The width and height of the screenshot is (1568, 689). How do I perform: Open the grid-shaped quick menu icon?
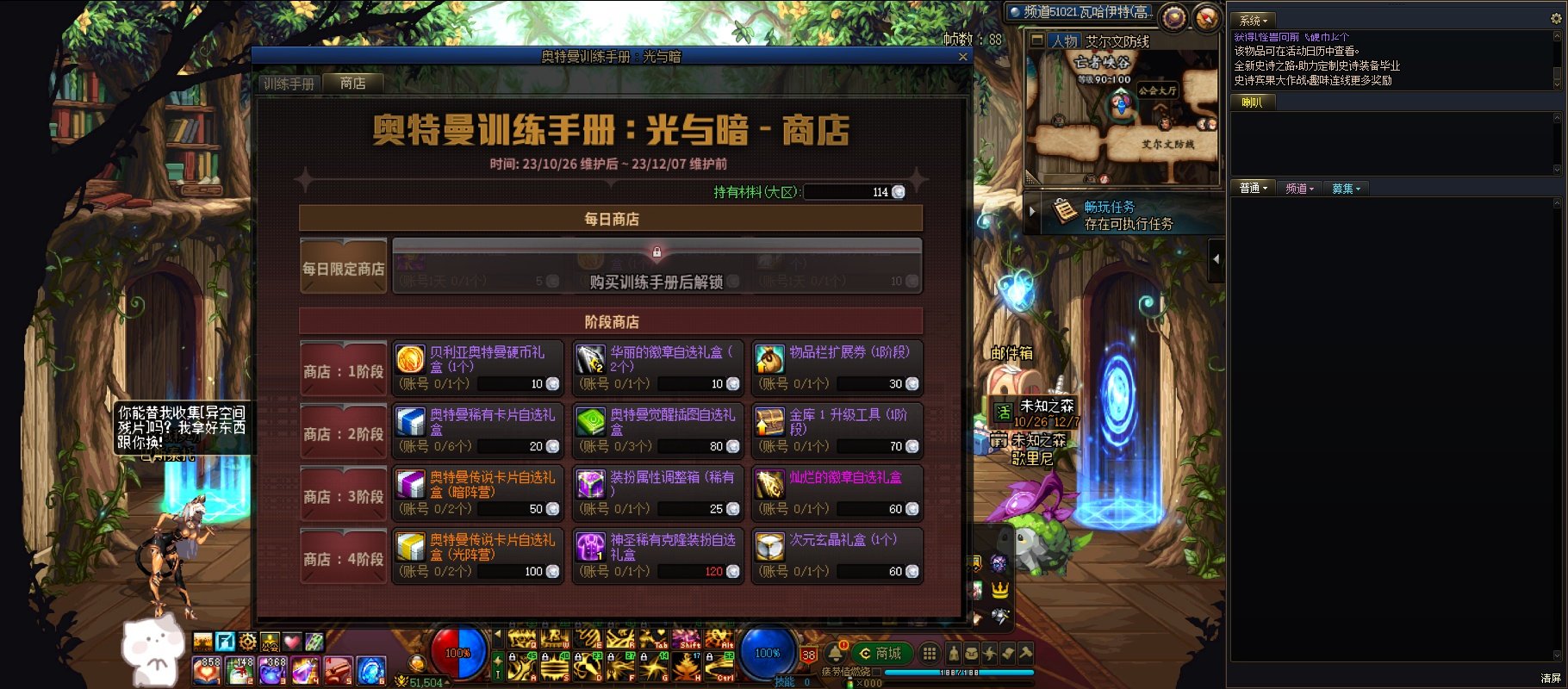(x=930, y=653)
